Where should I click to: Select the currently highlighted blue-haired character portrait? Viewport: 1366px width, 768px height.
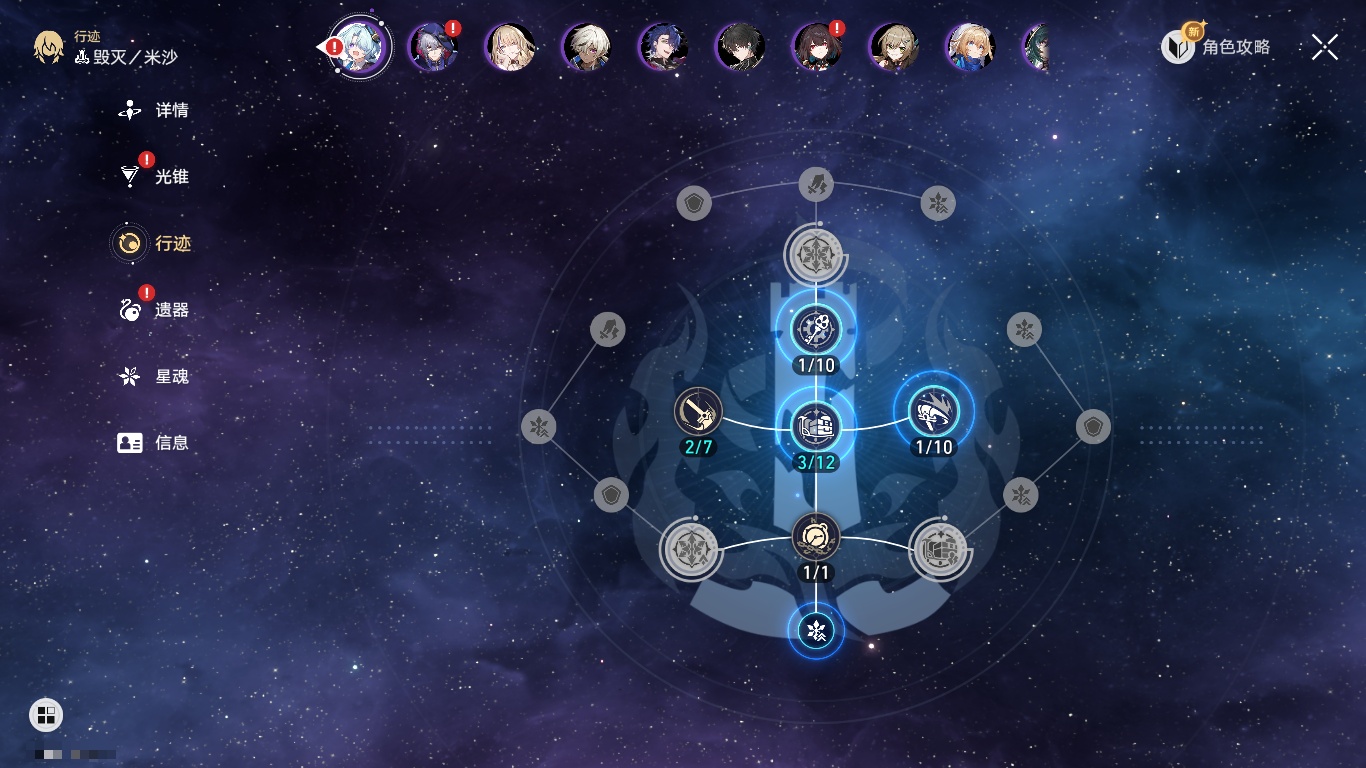pos(360,47)
